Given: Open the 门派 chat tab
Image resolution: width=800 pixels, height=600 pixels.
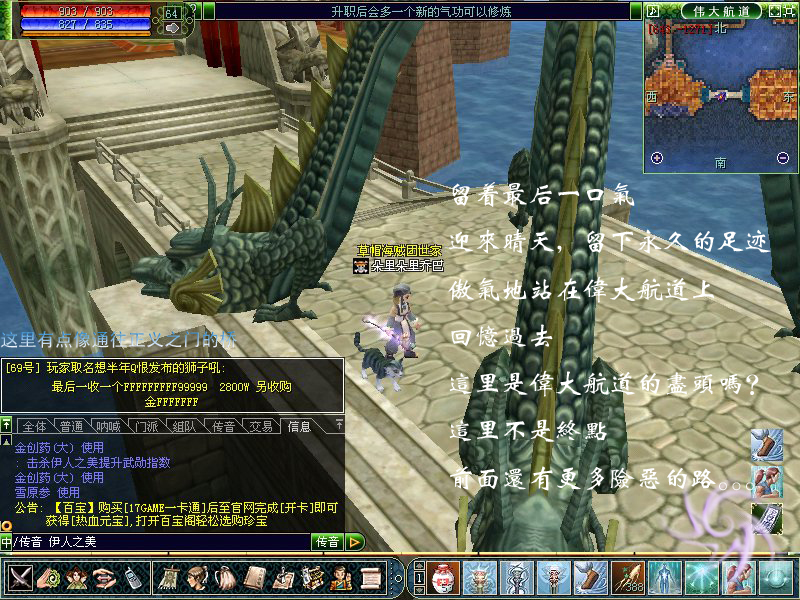Looking at the screenshot, I should (x=147, y=426).
